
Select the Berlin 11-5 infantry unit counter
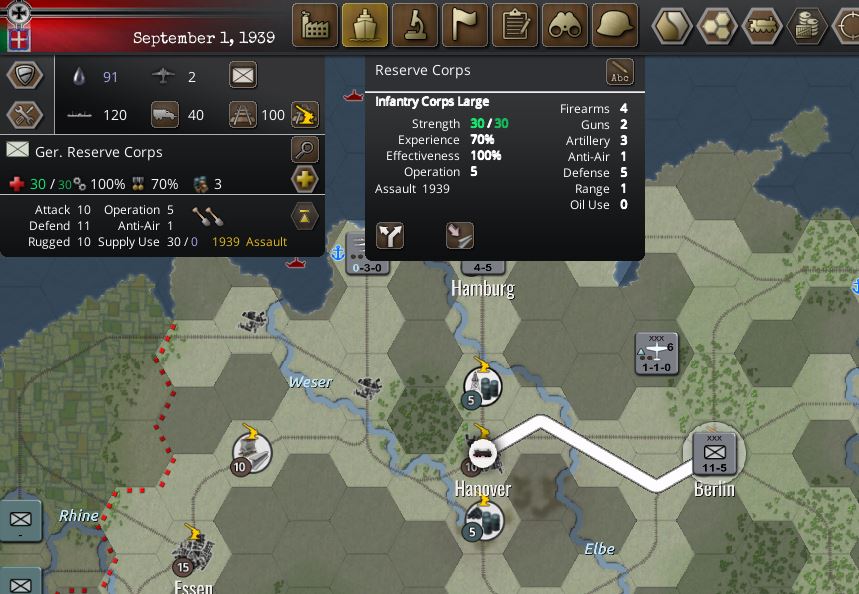click(714, 453)
